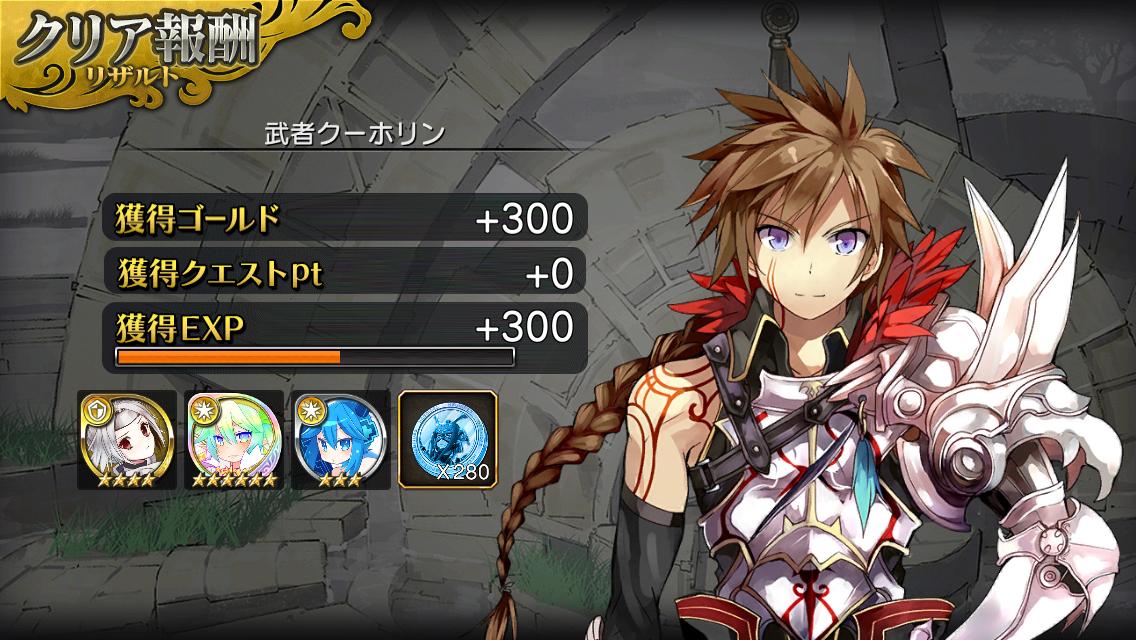
Task: Select the white-haired four-star character reward
Action: point(127,439)
